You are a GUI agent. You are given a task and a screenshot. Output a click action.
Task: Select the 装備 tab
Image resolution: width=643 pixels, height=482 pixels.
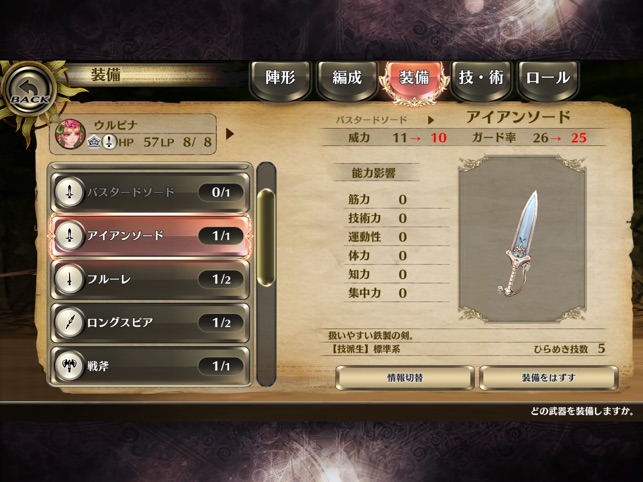pos(413,78)
